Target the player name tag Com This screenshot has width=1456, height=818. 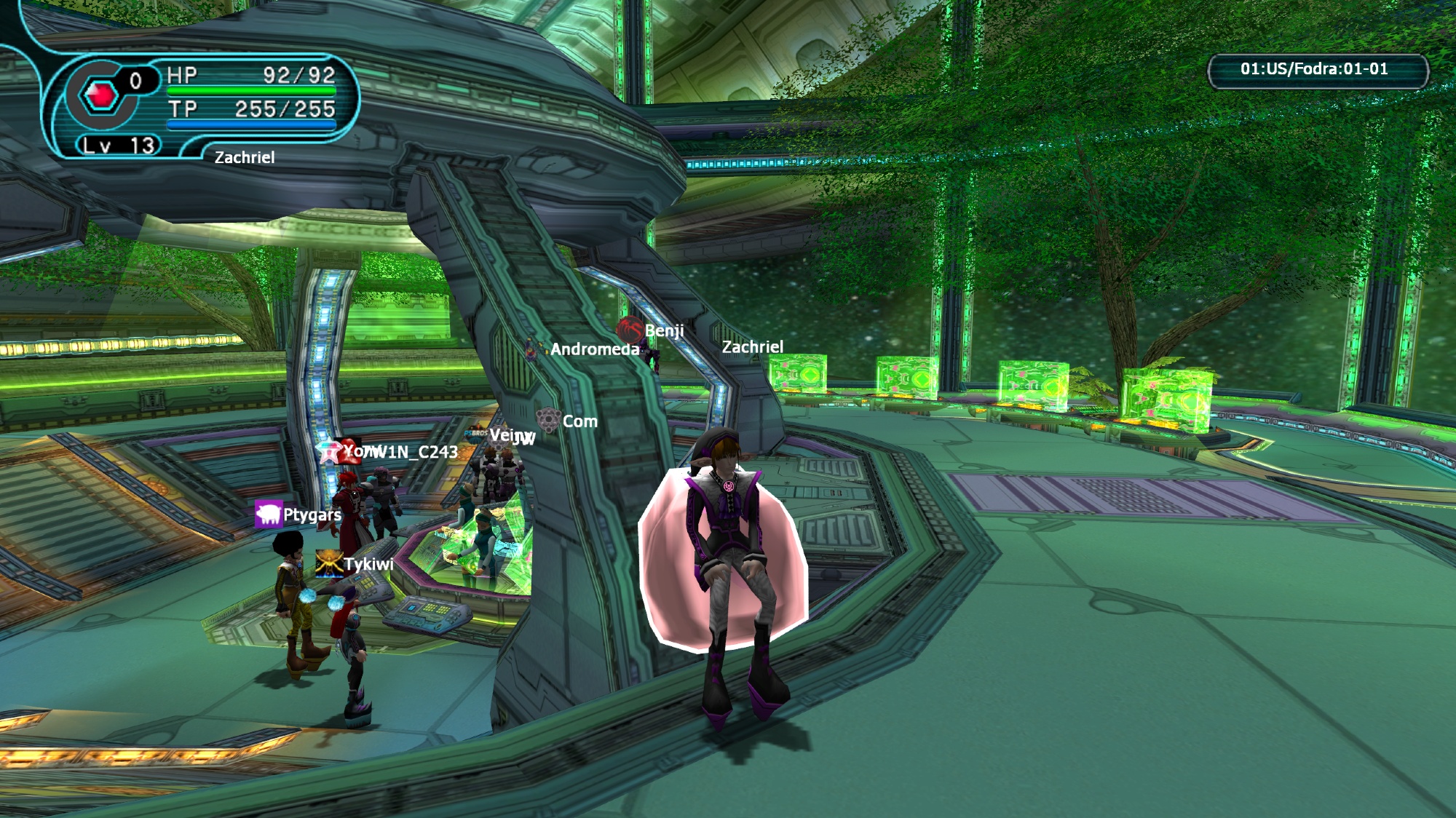(x=579, y=421)
